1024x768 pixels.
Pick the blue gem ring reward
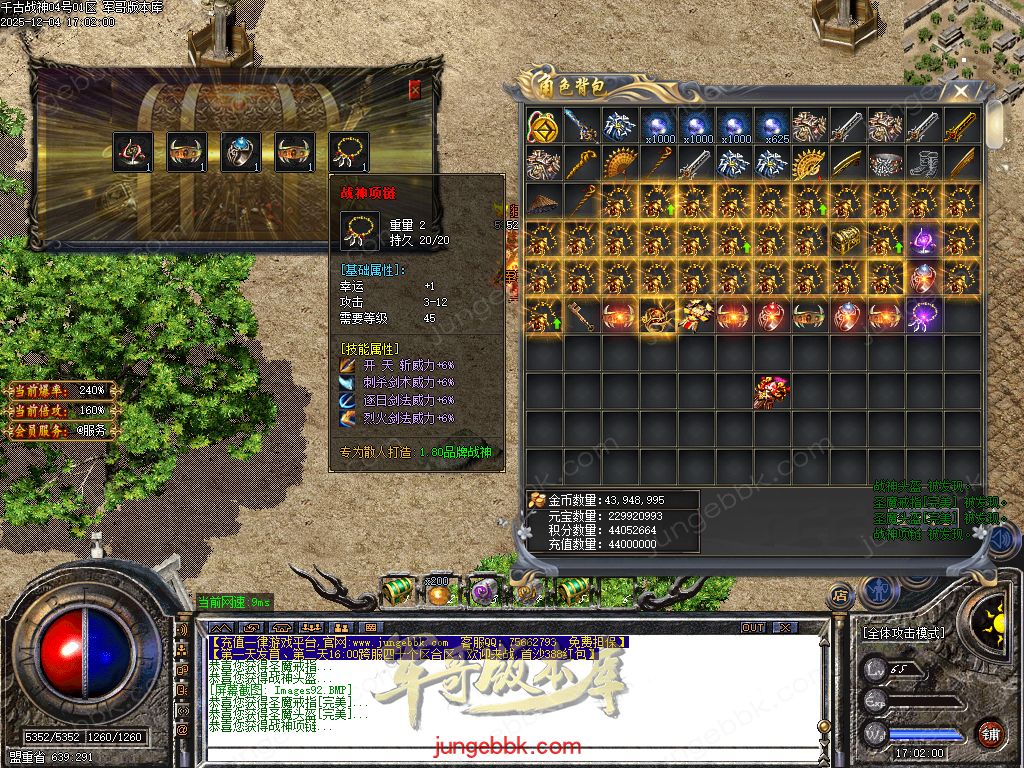[x=241, y=151]
